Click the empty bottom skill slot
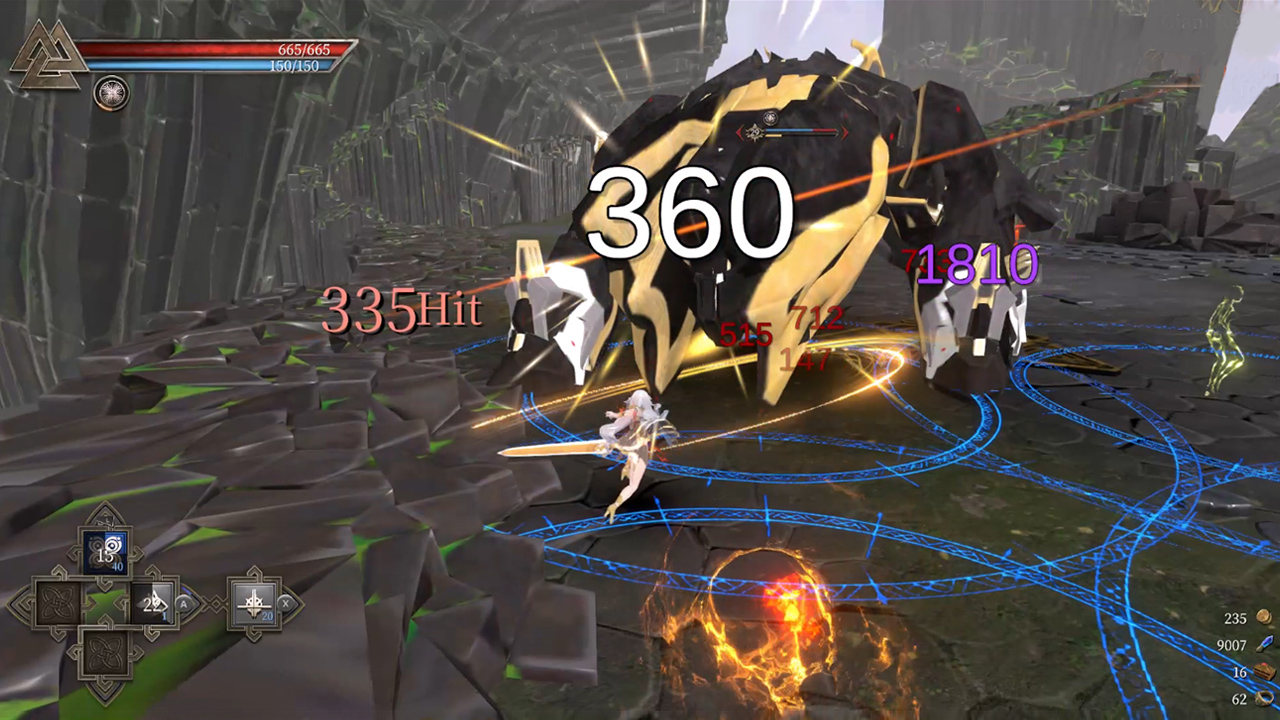1280x720 pixels. coord(107,656)
